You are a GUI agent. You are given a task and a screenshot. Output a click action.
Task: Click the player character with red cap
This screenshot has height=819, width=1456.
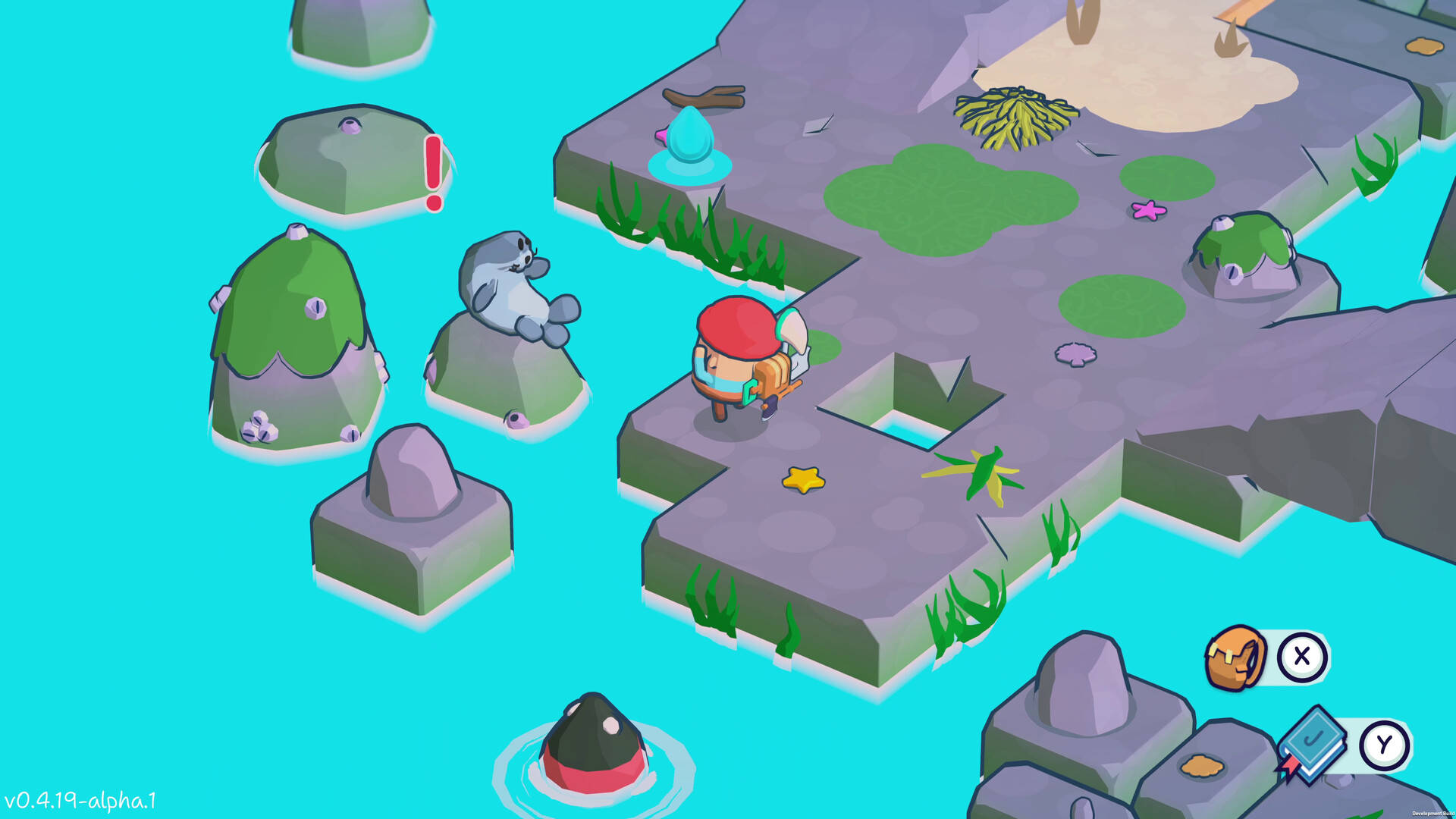point(739,356)
